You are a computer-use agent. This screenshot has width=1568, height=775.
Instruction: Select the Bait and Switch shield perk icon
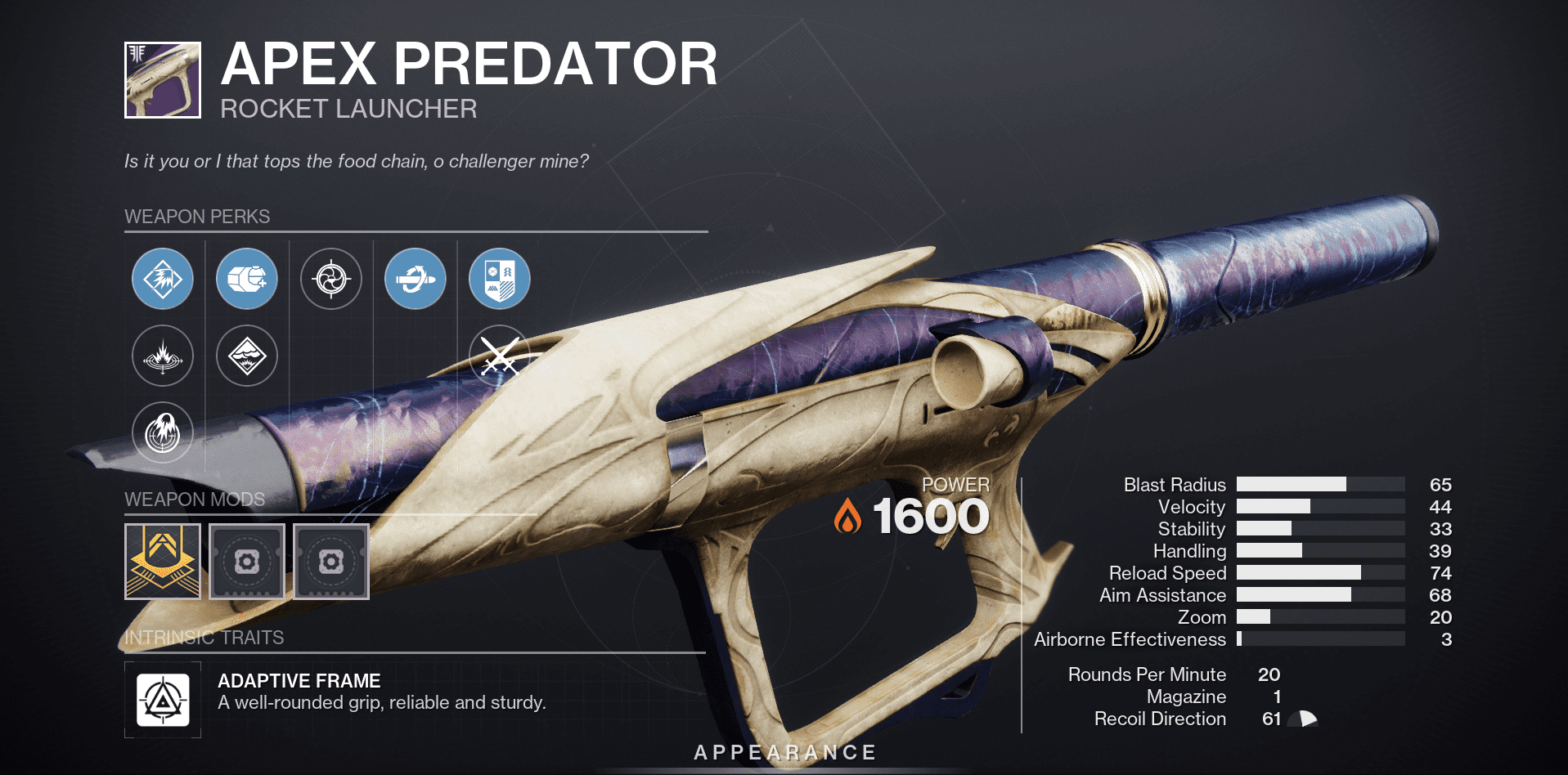498,278
